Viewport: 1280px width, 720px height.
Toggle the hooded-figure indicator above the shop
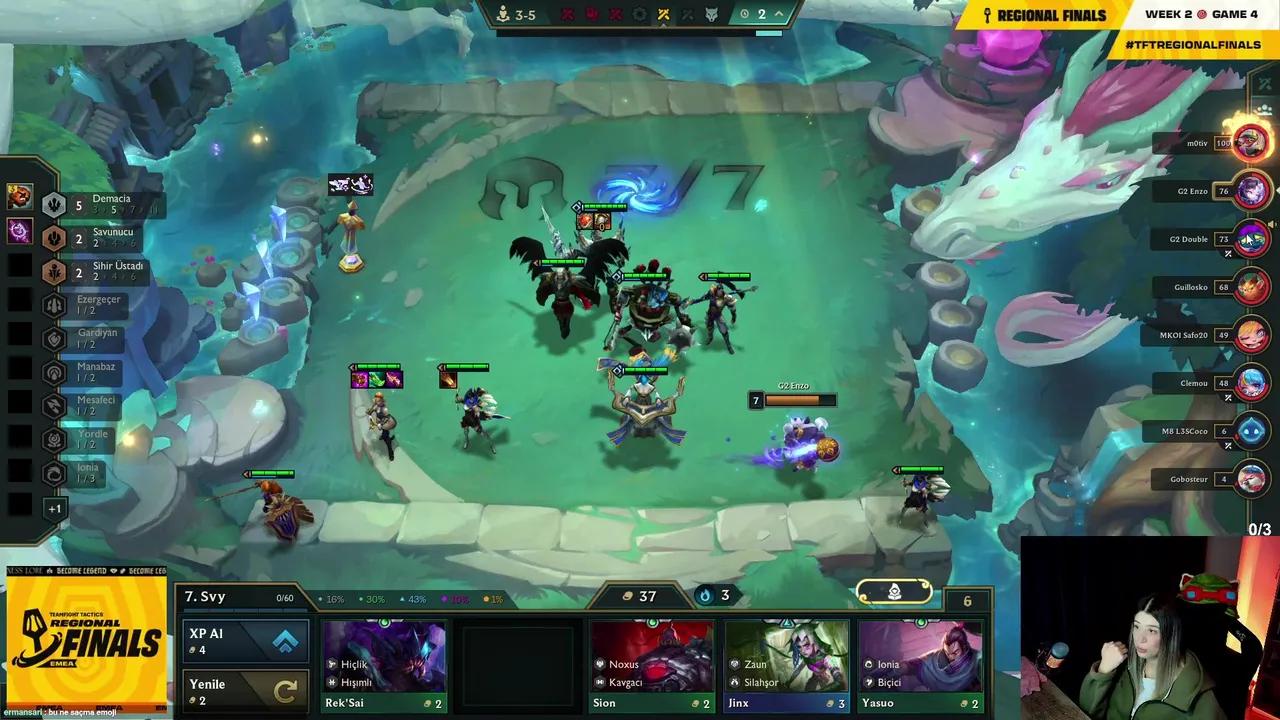(x=893, y=592)
